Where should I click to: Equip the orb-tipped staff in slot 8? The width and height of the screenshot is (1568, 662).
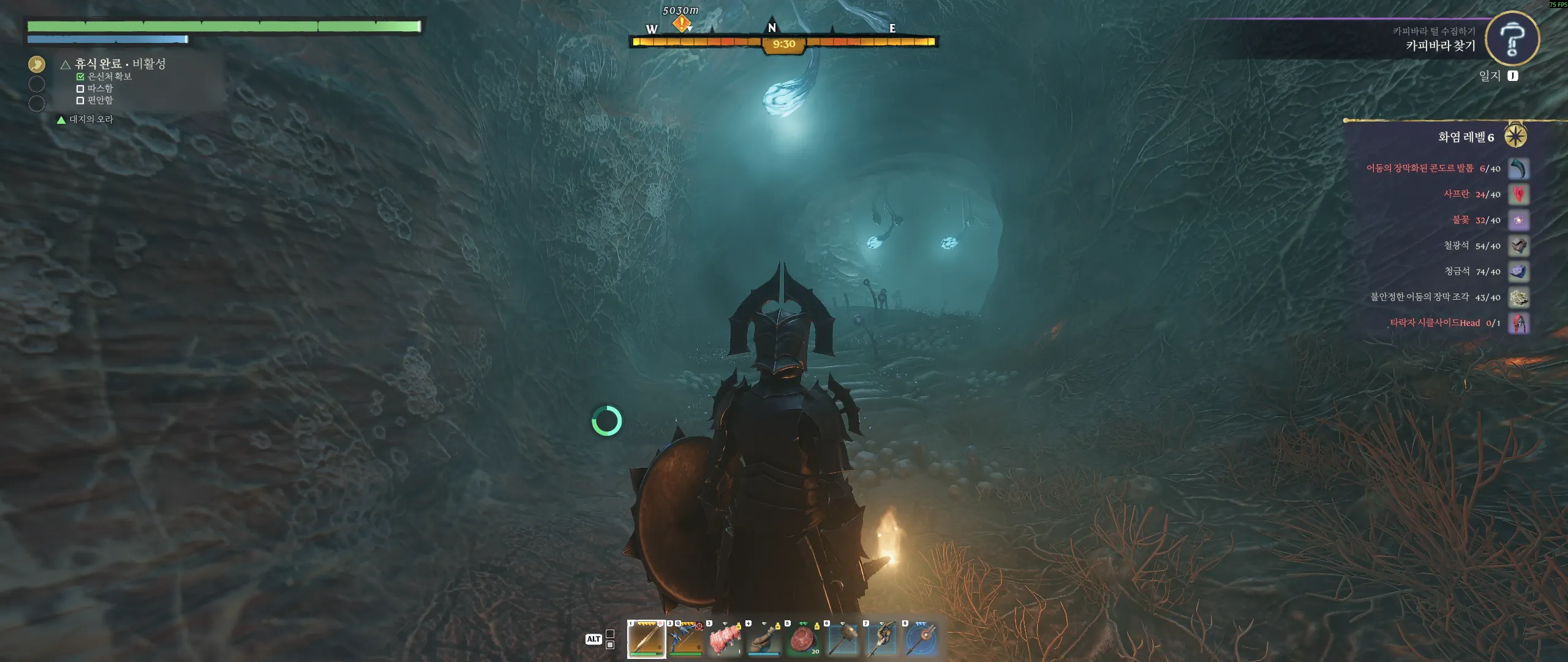921,639
